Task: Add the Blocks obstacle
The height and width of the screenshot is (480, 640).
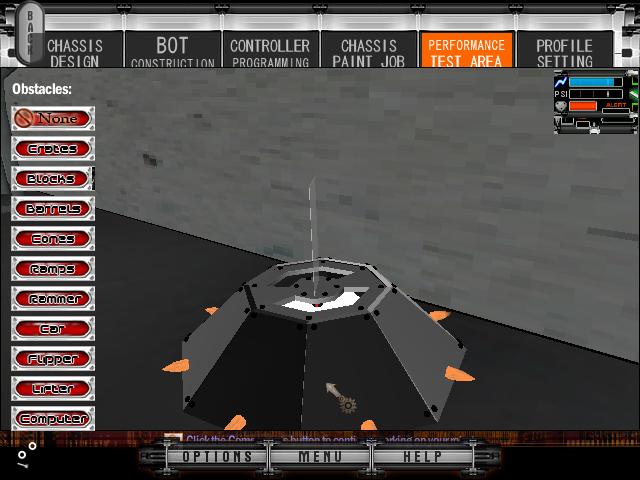Action: (x=54, y=179)
